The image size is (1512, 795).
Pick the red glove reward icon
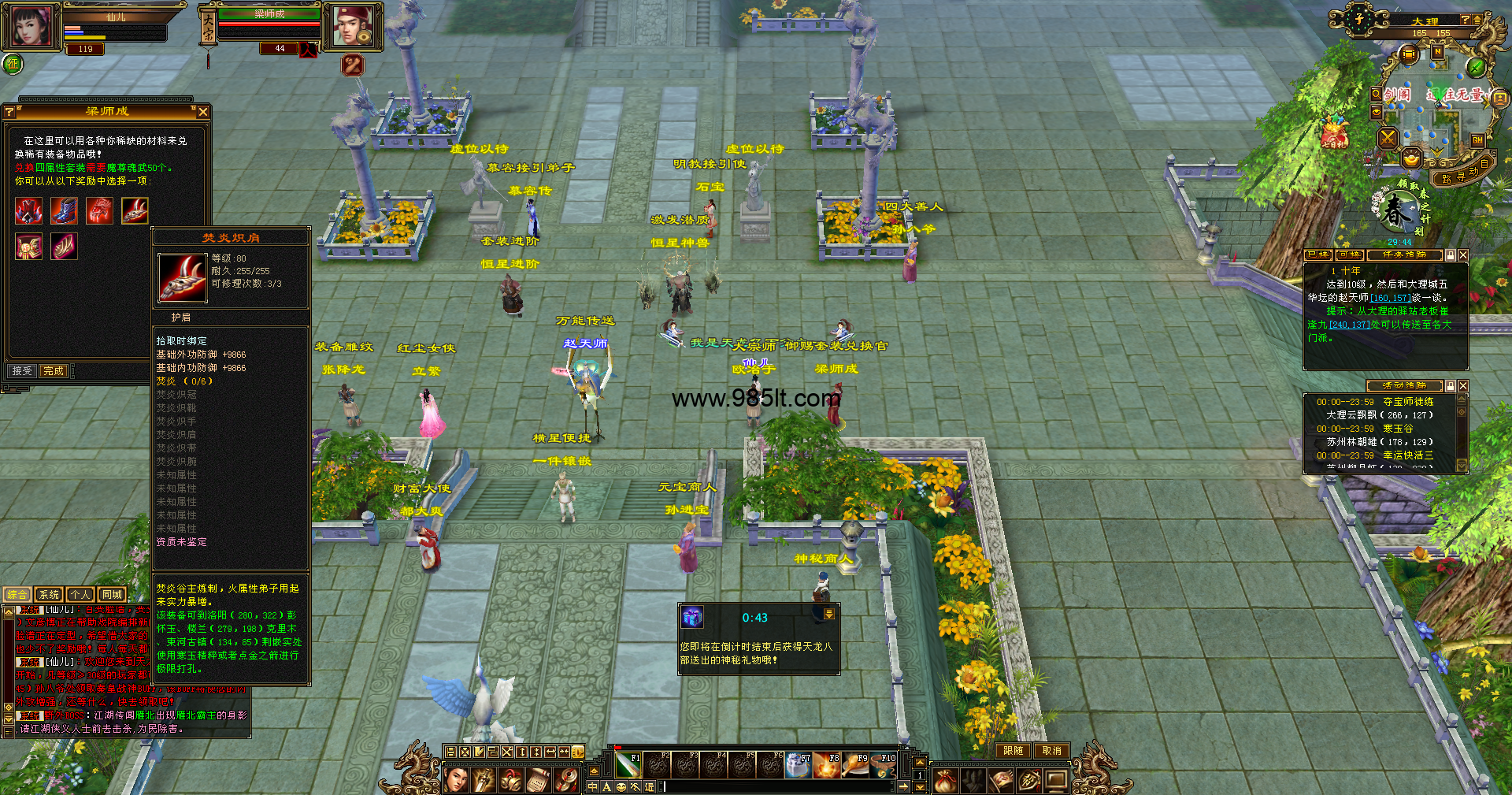[100, 210]
